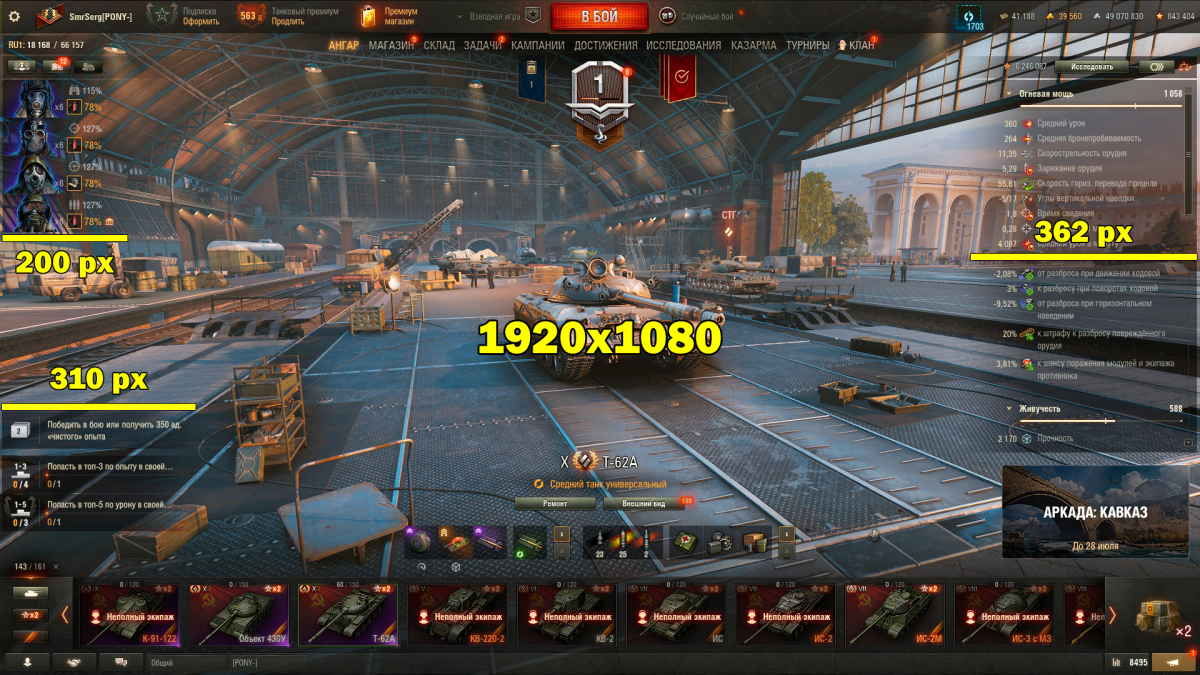Viewport: 1200px width, 675px height.
Task: Choose the Случайный бой mode selector
Action: 696,15
